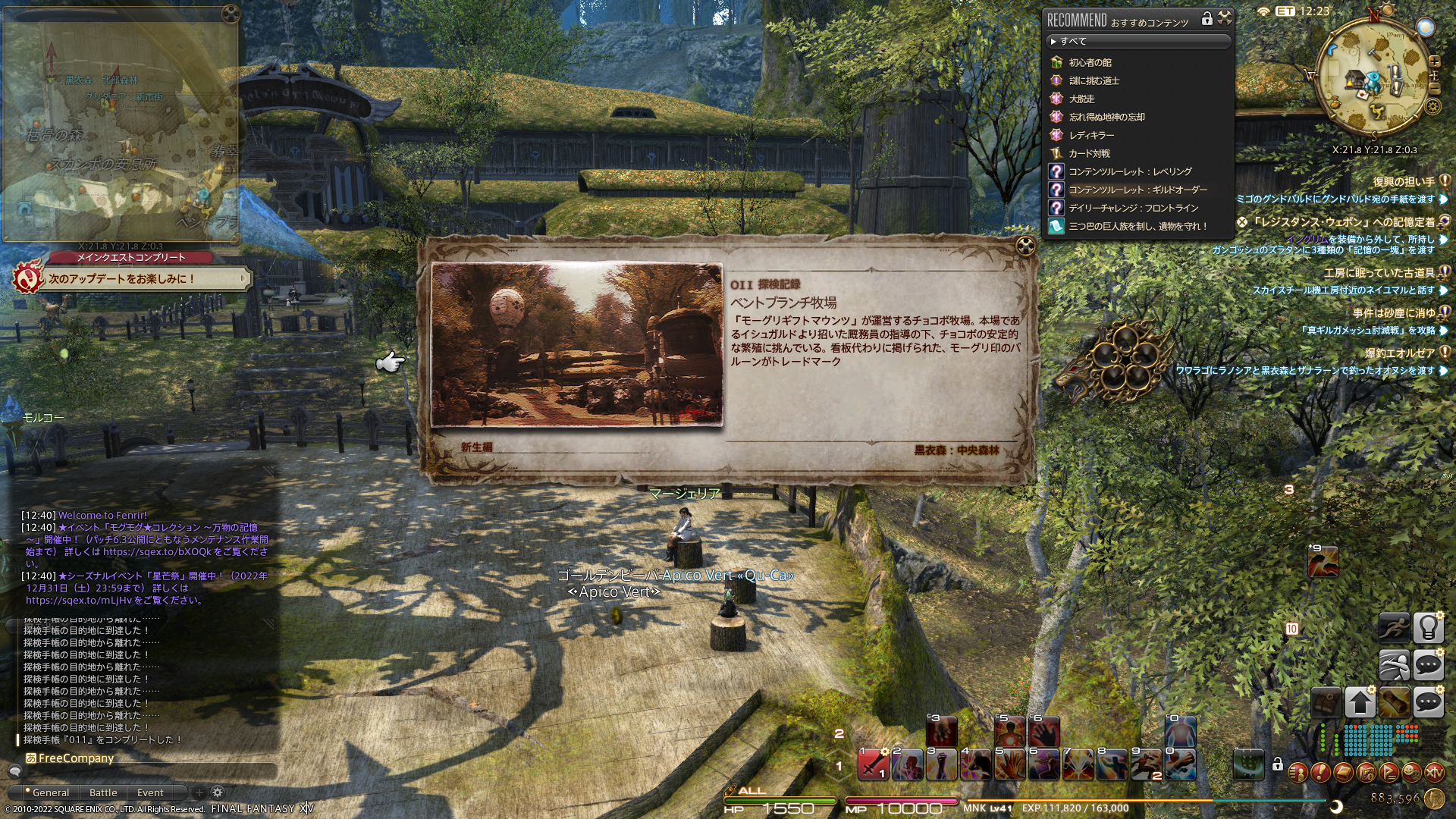Open the XIV system menu icon
Screen dimensions: 1456x819
[1434, 773]
